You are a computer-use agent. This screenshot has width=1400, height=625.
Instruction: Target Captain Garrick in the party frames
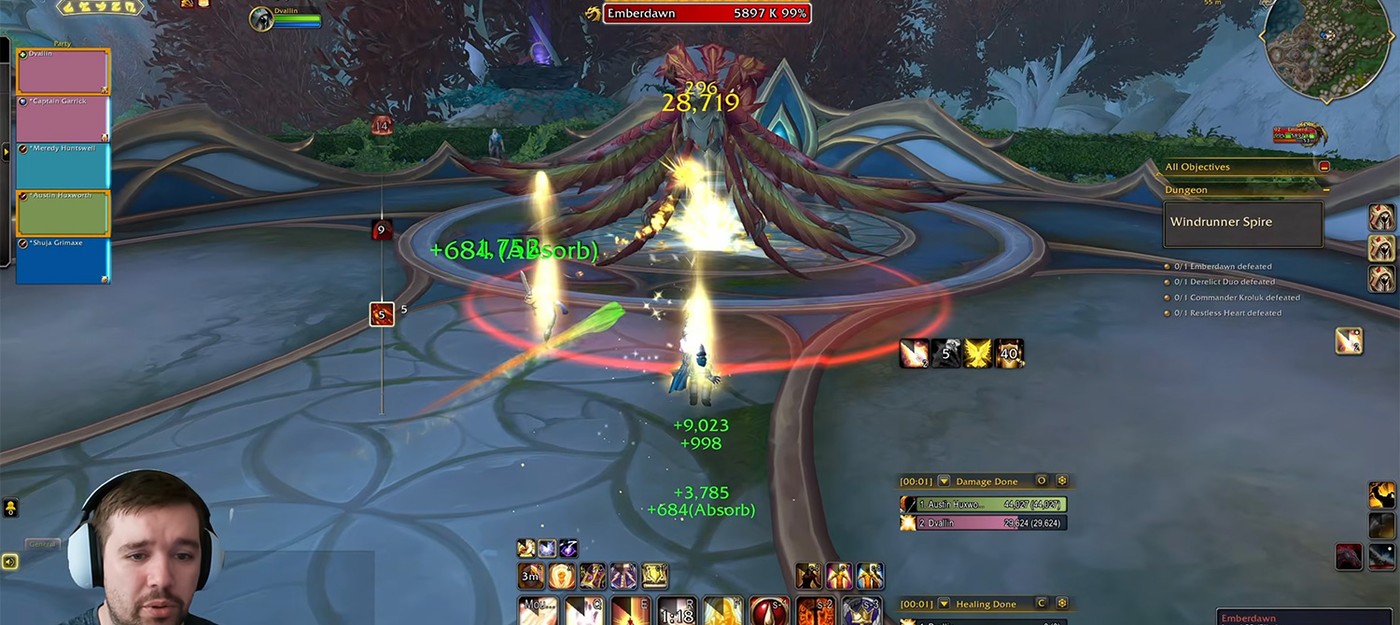(x=63, y=119)
